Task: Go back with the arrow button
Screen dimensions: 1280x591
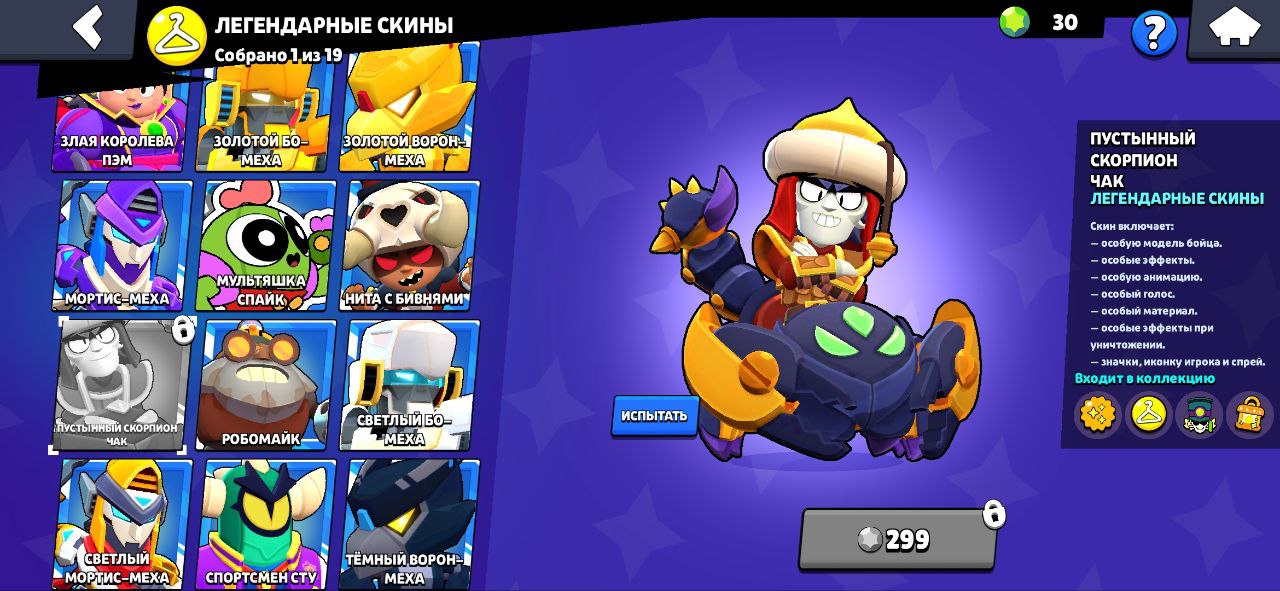Action: coord(88,27)
